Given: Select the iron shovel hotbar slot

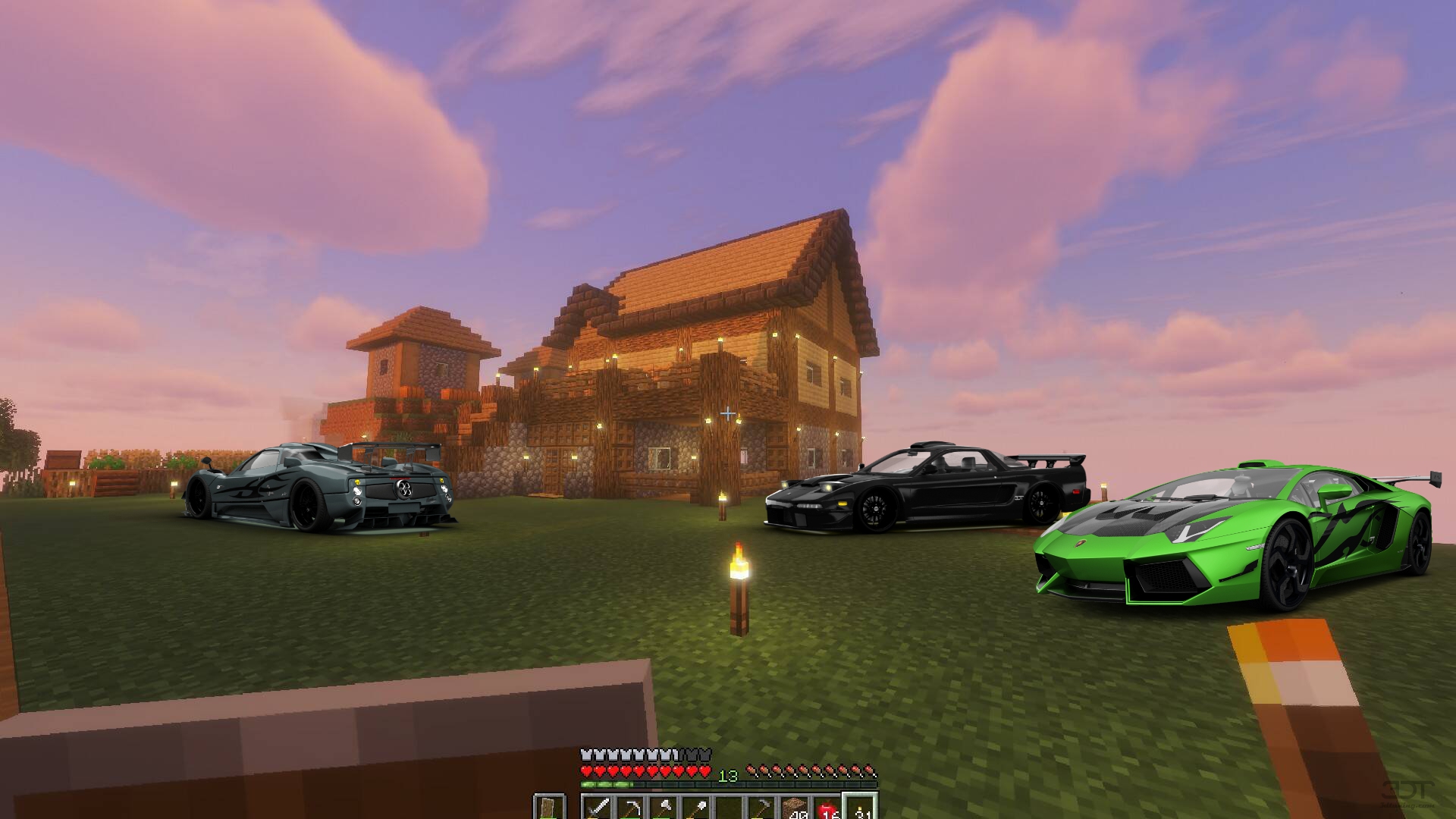Looking at the screenshot, I should point(695,808).
